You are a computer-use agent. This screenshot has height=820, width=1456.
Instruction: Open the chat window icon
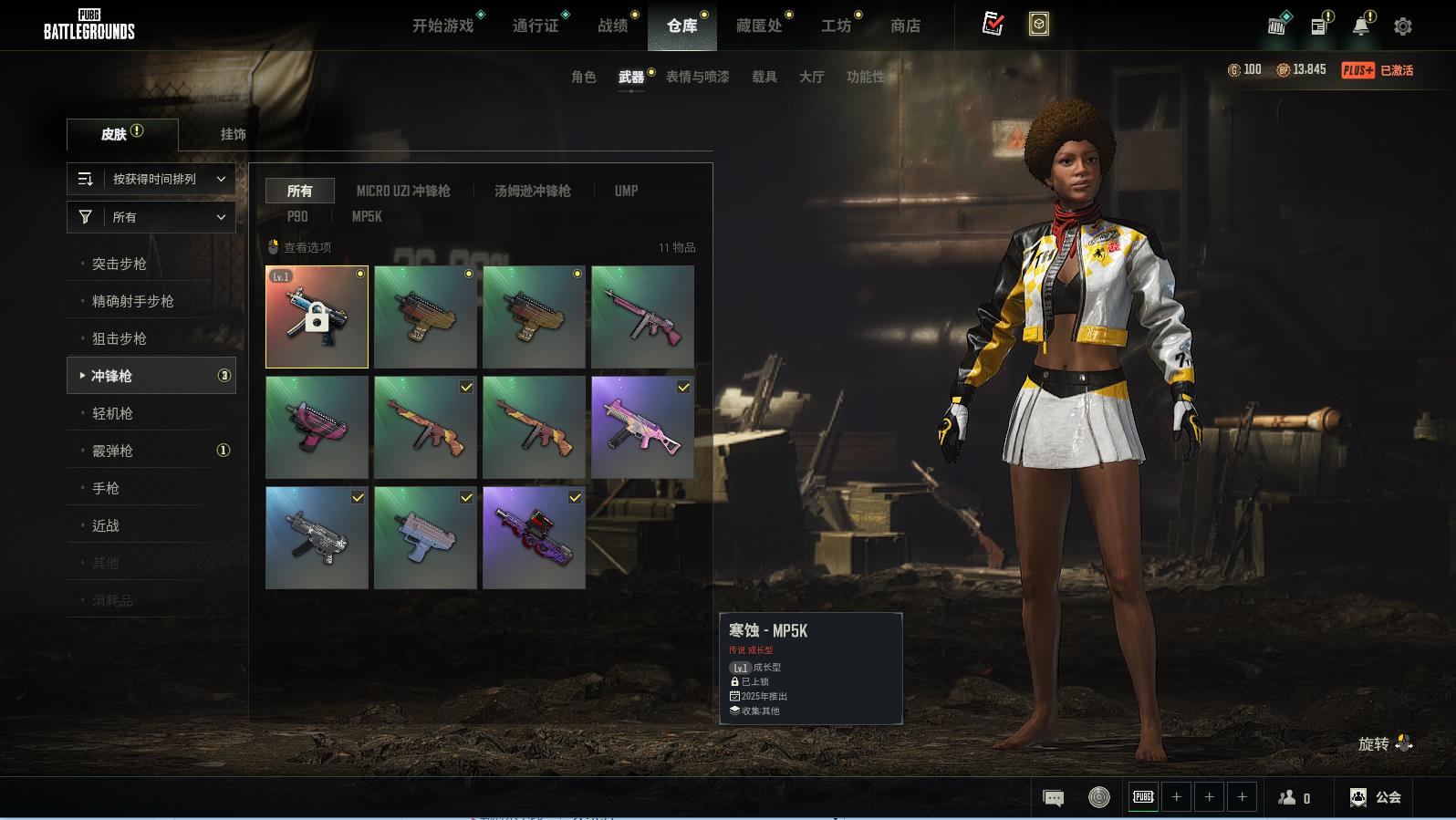(1053, 798)
